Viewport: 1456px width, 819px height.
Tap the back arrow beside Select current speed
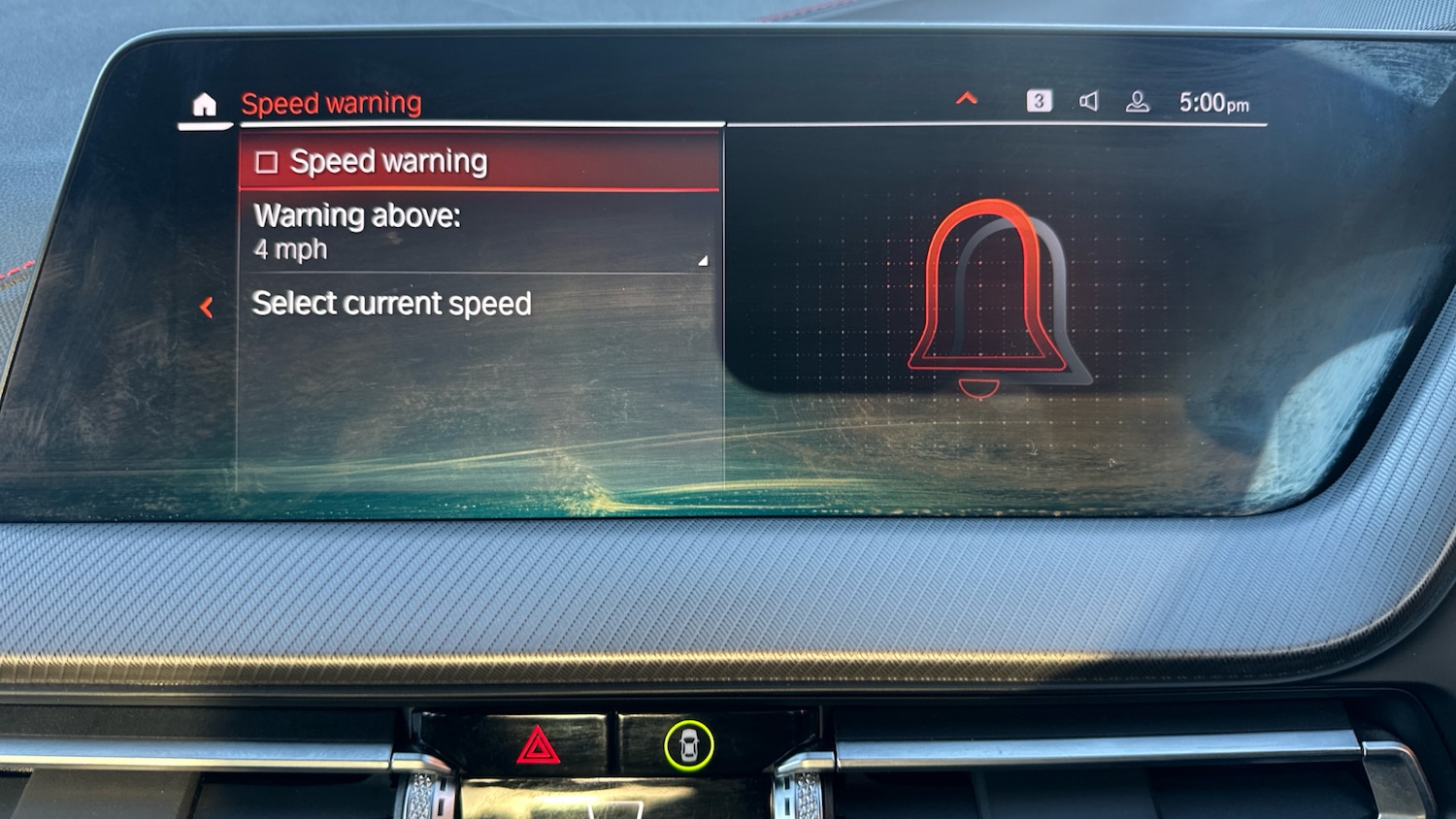pyautogui.click(x=207, y=308)
